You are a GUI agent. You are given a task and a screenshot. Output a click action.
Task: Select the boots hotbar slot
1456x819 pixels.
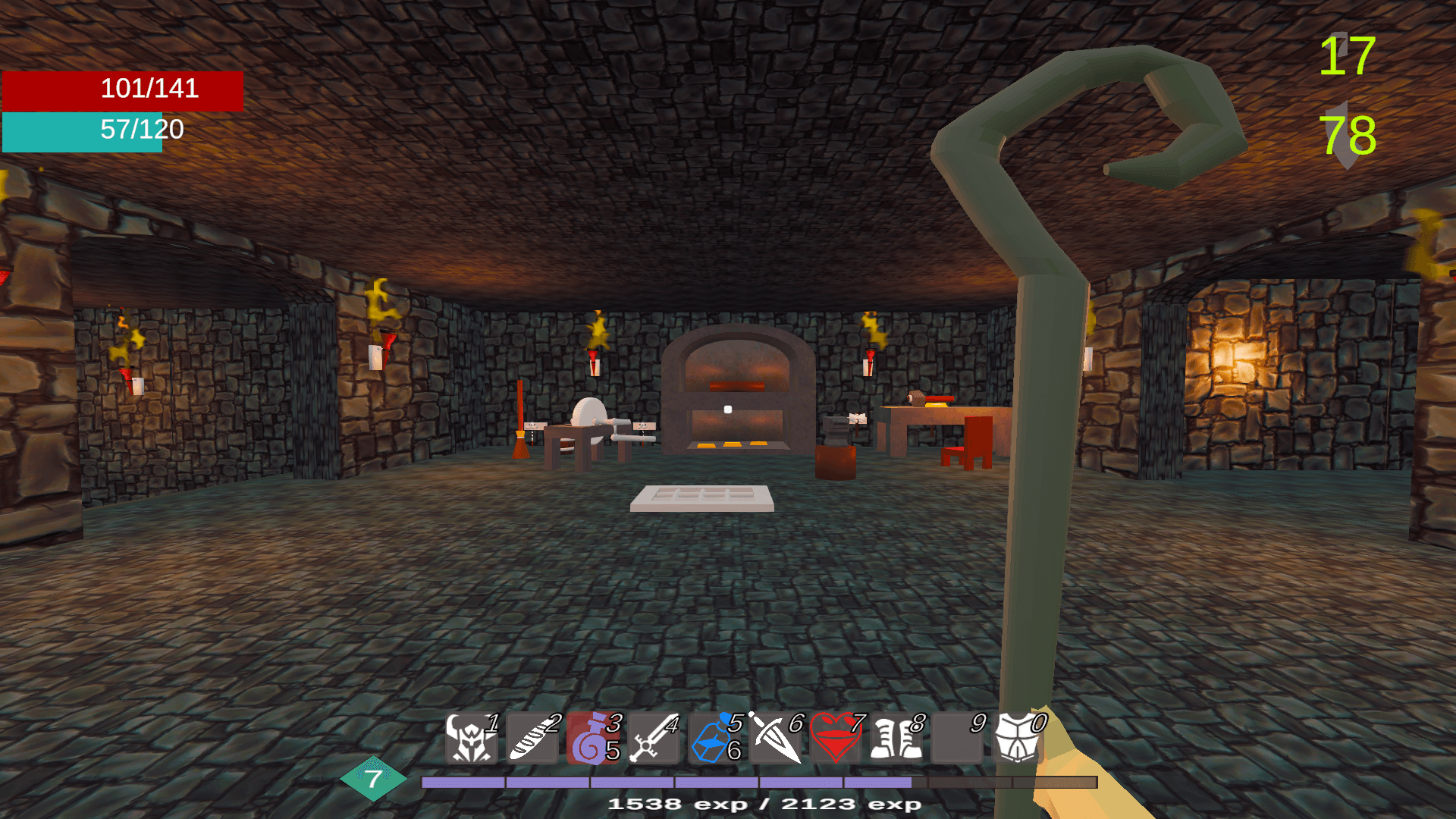click(x=896, y=738)
